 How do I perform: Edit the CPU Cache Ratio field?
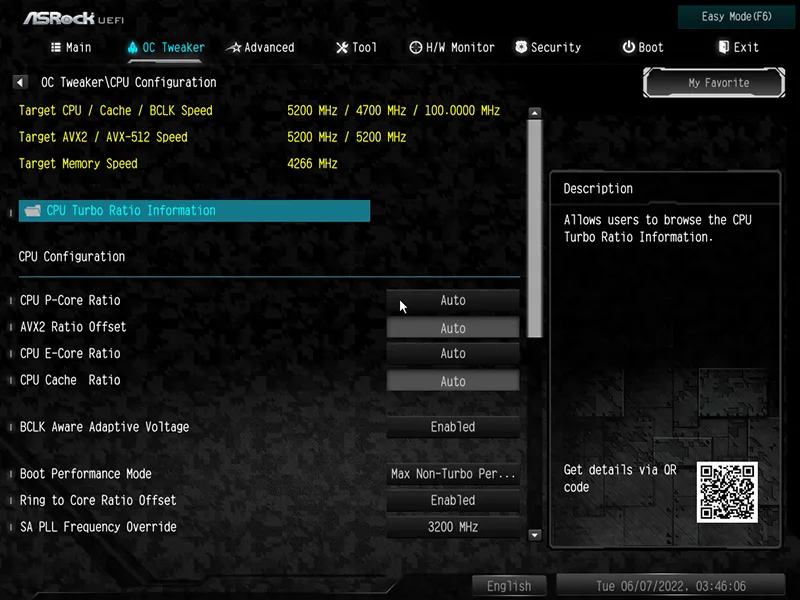[x=453, y=380]
